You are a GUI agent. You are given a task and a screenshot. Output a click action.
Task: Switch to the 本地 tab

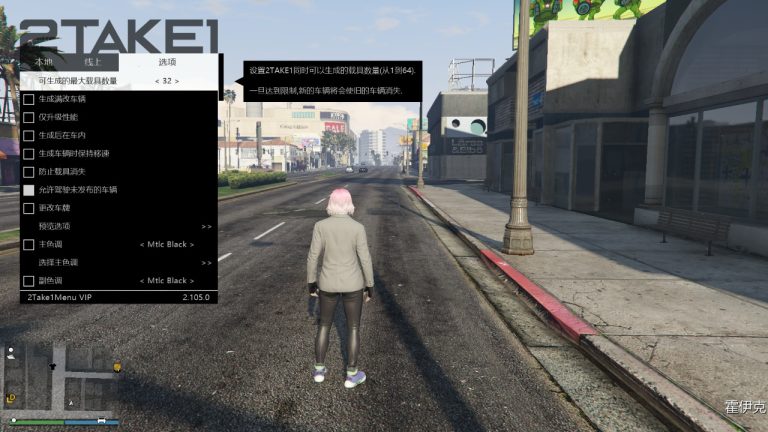[x=45, y=62]
